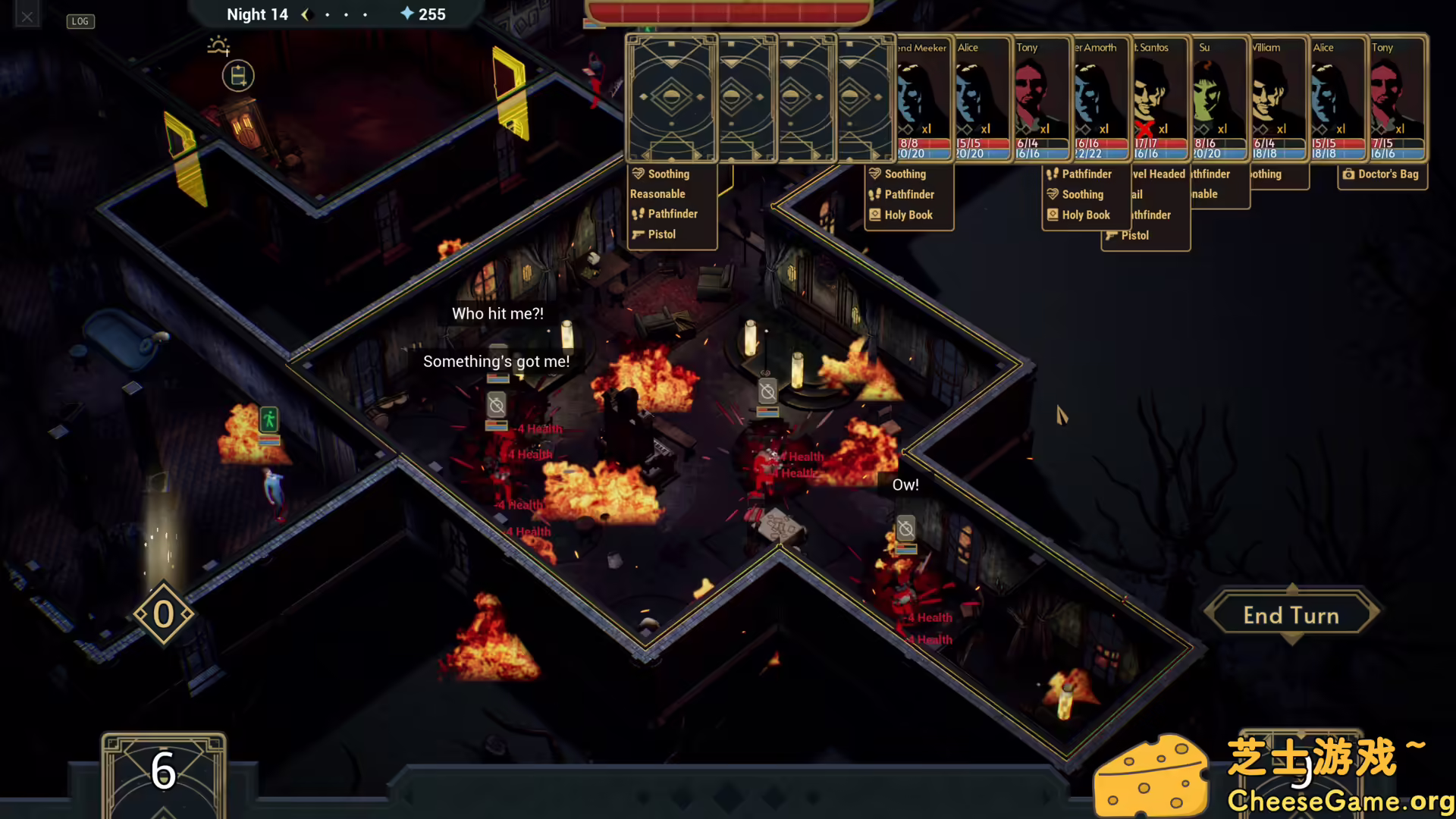
Task: End the current turn
Action: (x=1291, y=615)
